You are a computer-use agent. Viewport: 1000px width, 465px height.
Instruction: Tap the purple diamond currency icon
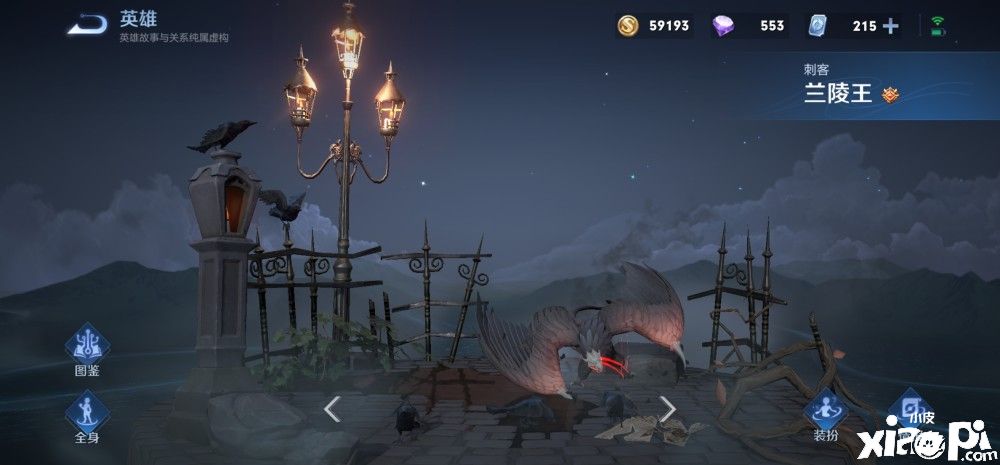[x=722, y=26]
